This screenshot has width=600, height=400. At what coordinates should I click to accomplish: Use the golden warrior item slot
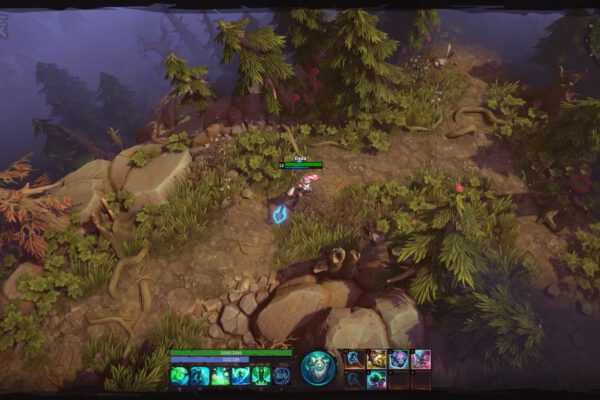point(376,359)
